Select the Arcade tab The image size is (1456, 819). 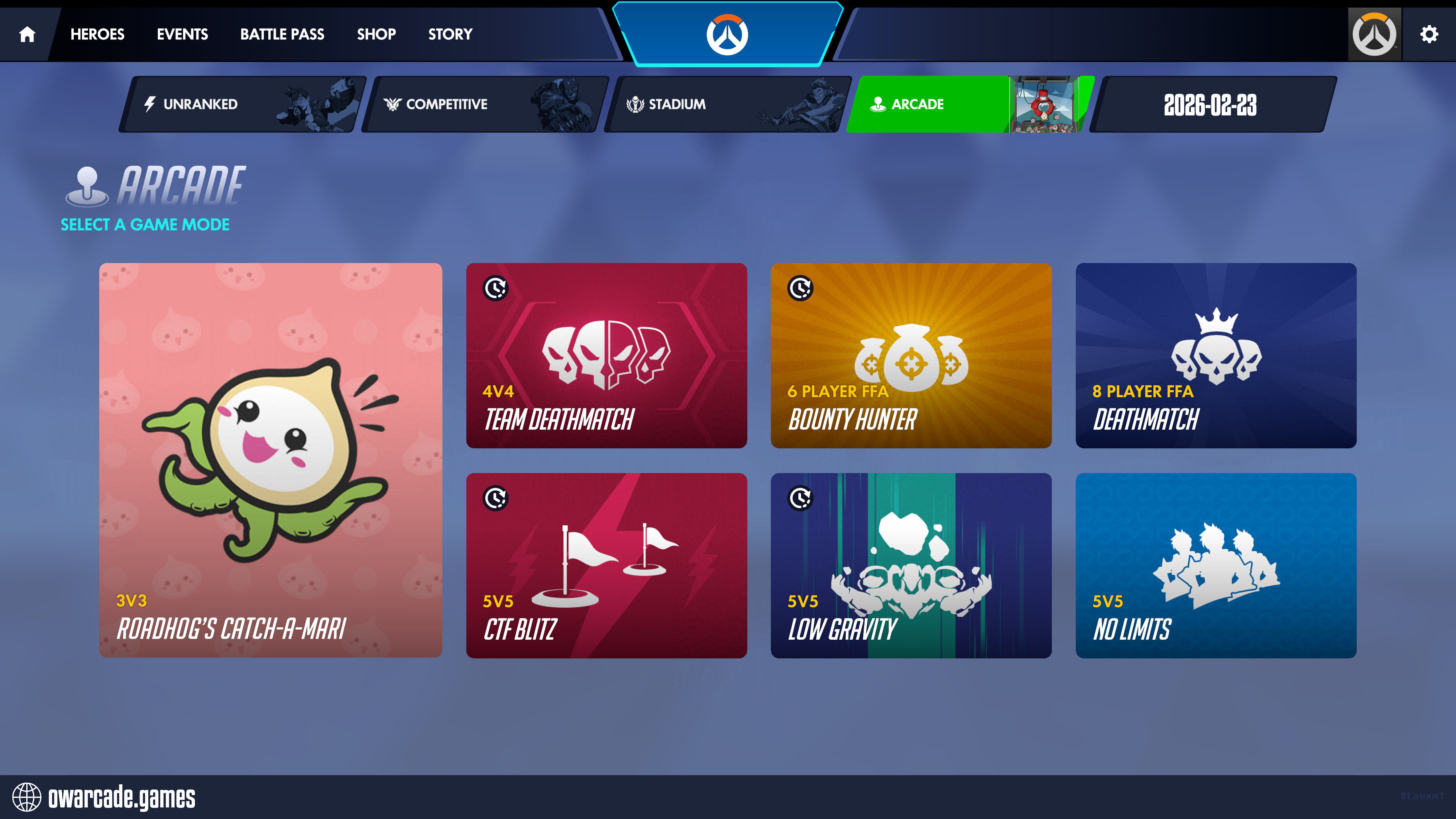(970, 104)
